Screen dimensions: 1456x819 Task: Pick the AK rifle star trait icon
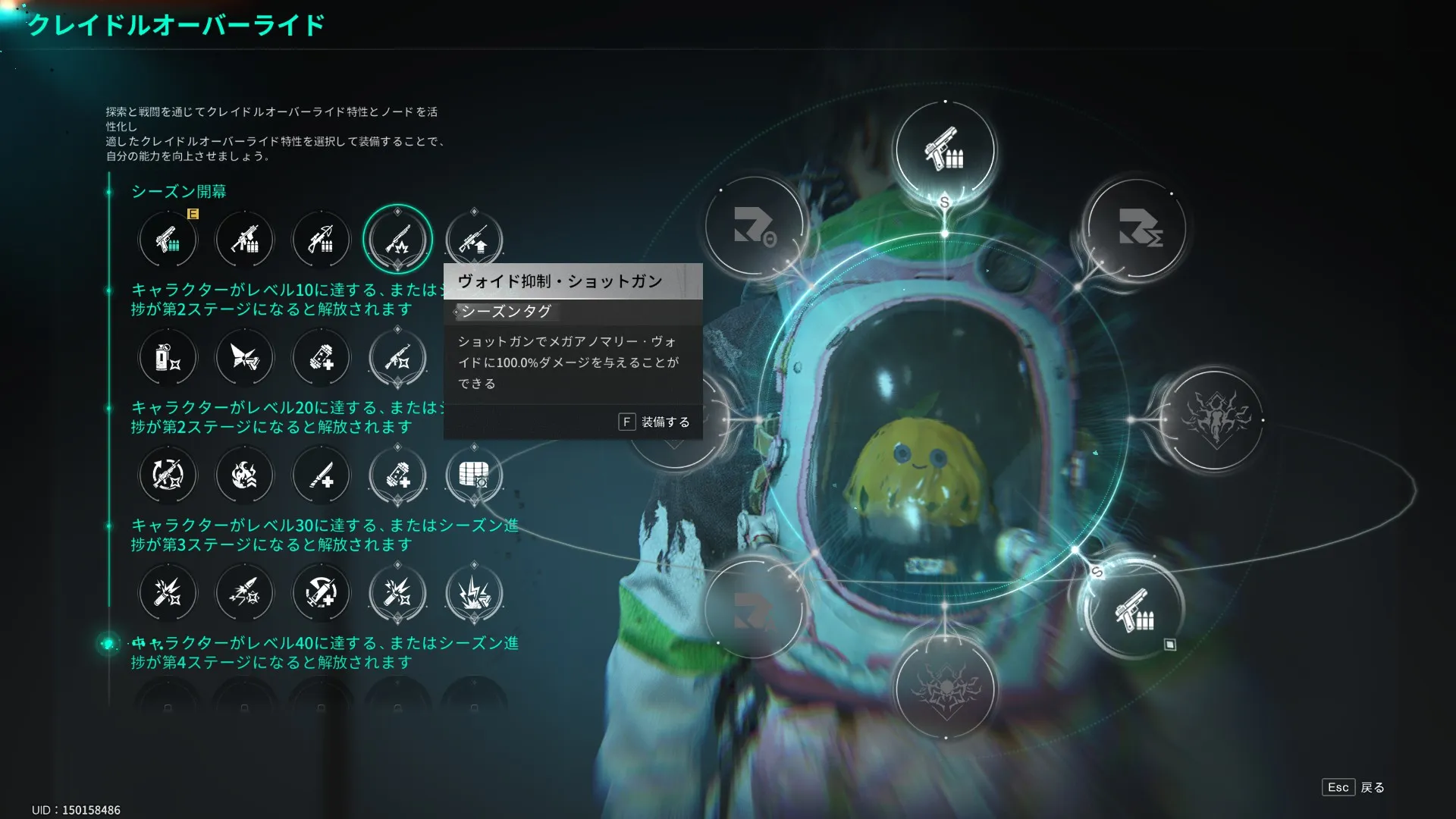point(397,357)
